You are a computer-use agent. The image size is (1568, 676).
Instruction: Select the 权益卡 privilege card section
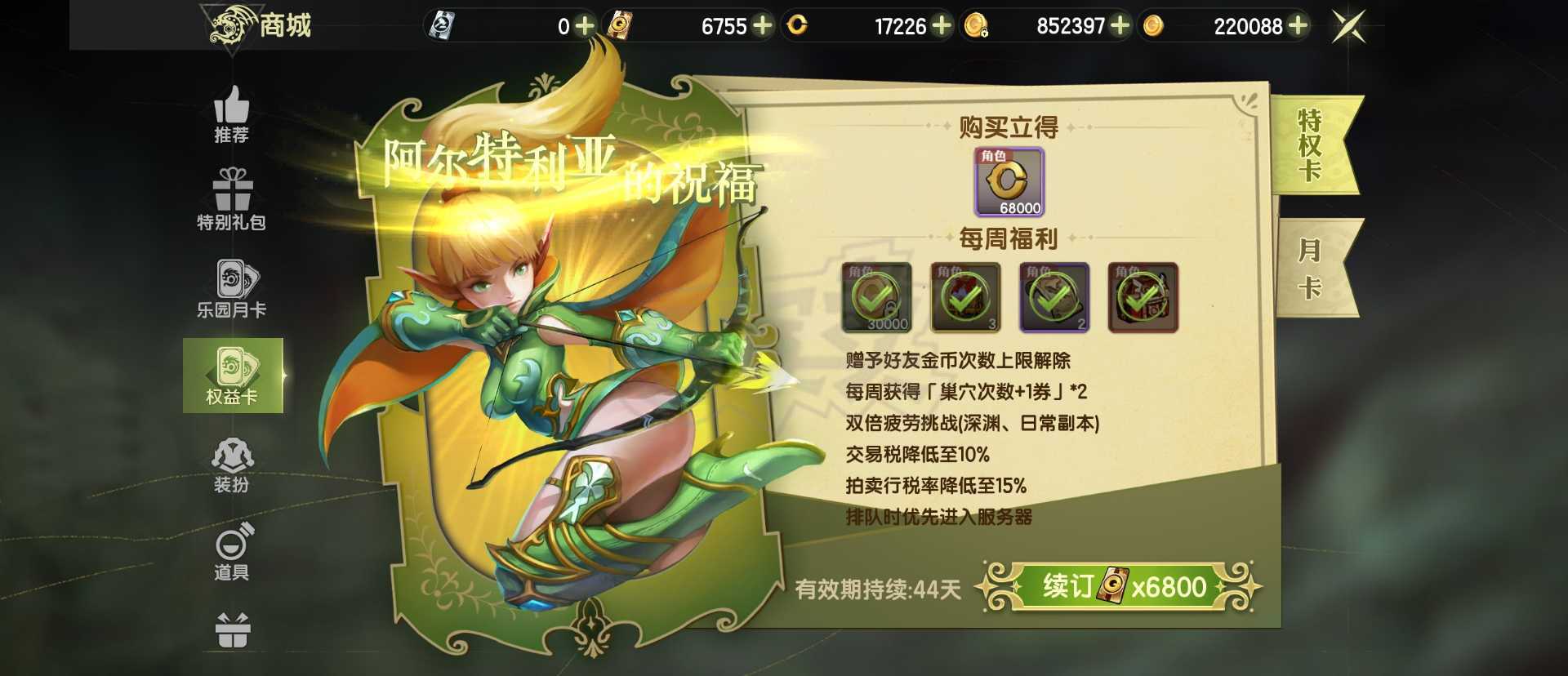click(x=231, y=380)
